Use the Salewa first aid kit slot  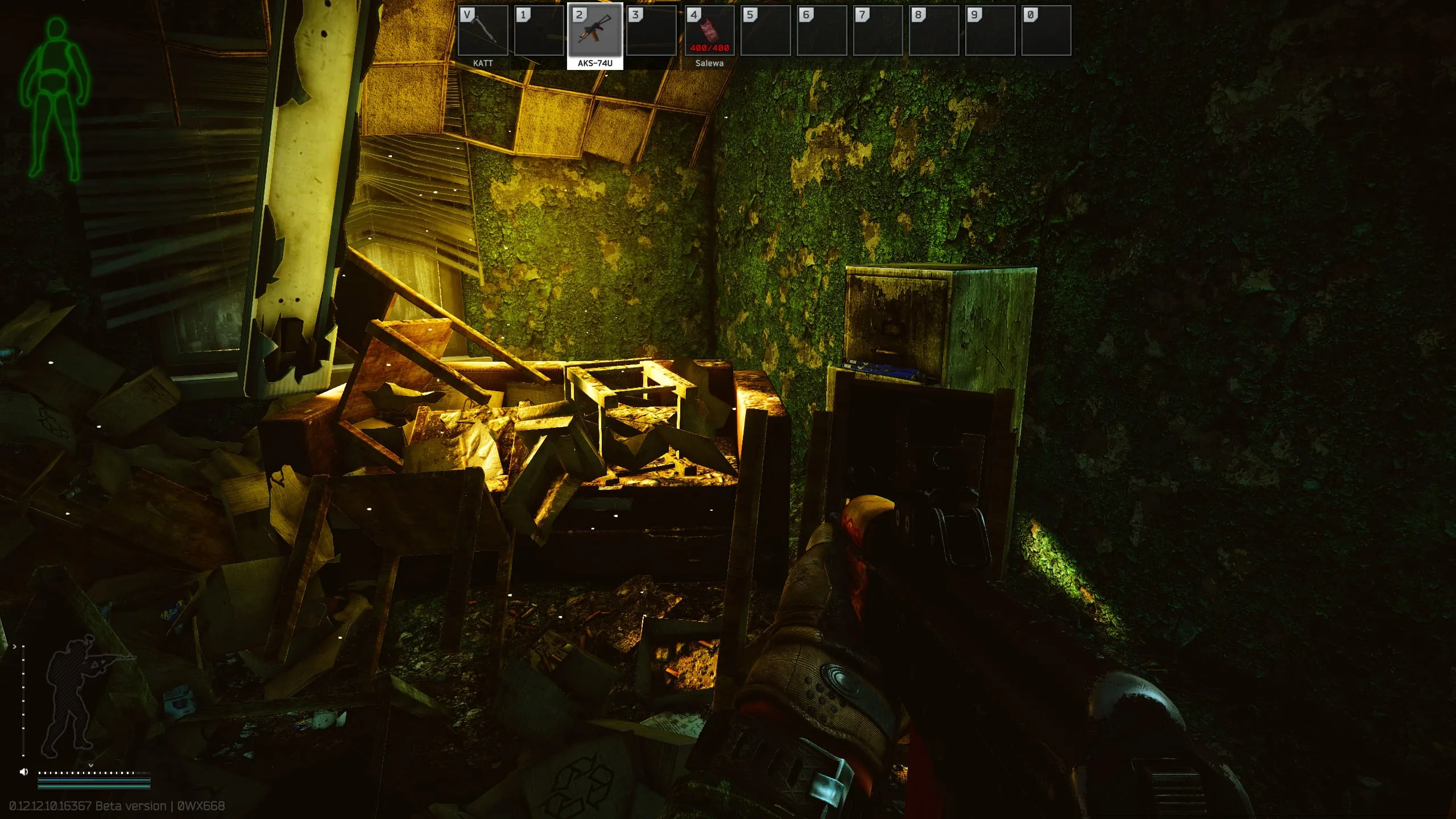(x=709, y=31)
